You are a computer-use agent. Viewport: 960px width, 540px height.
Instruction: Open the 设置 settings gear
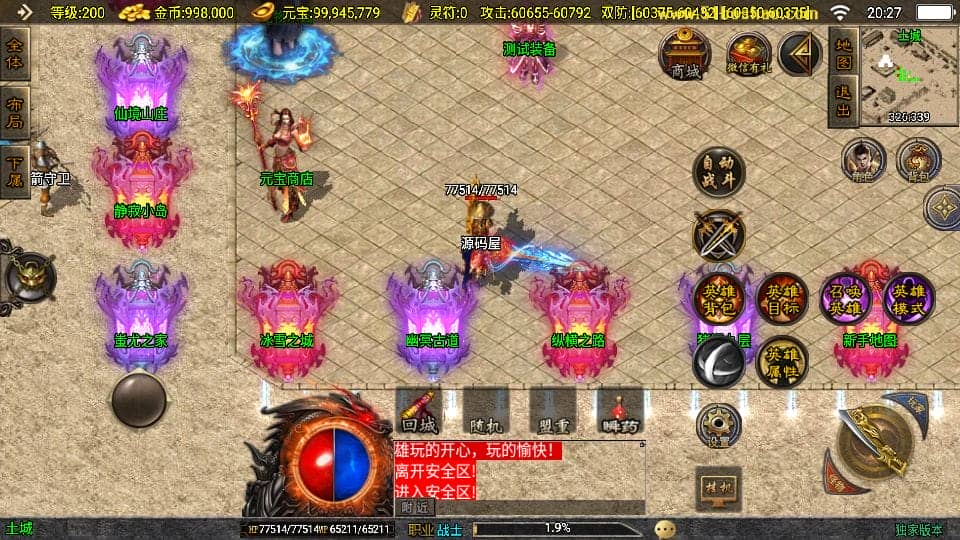719,426
